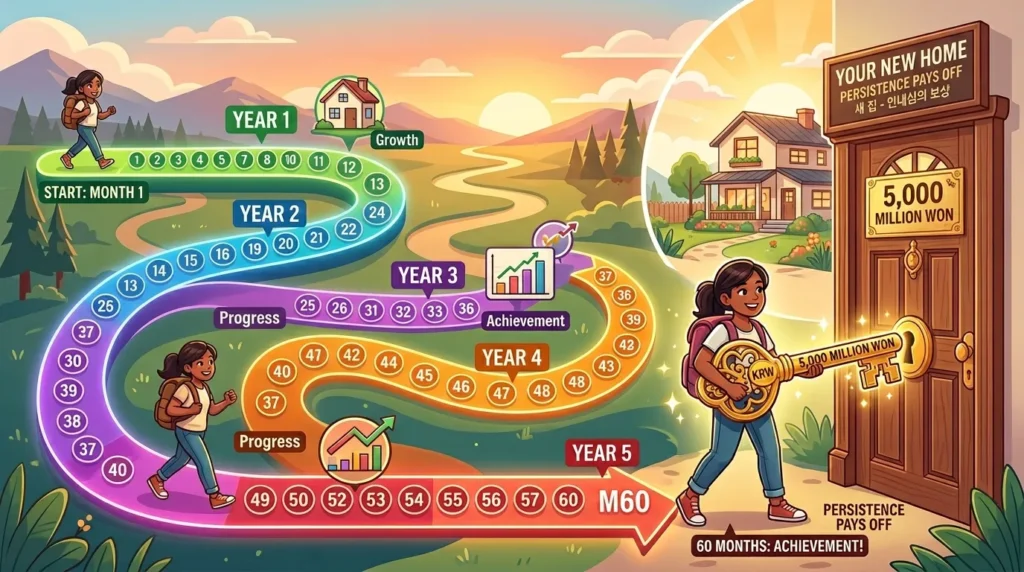Click the YEAR 4 path marker
The image size is (1024, 572).
[x=511, y=356]
